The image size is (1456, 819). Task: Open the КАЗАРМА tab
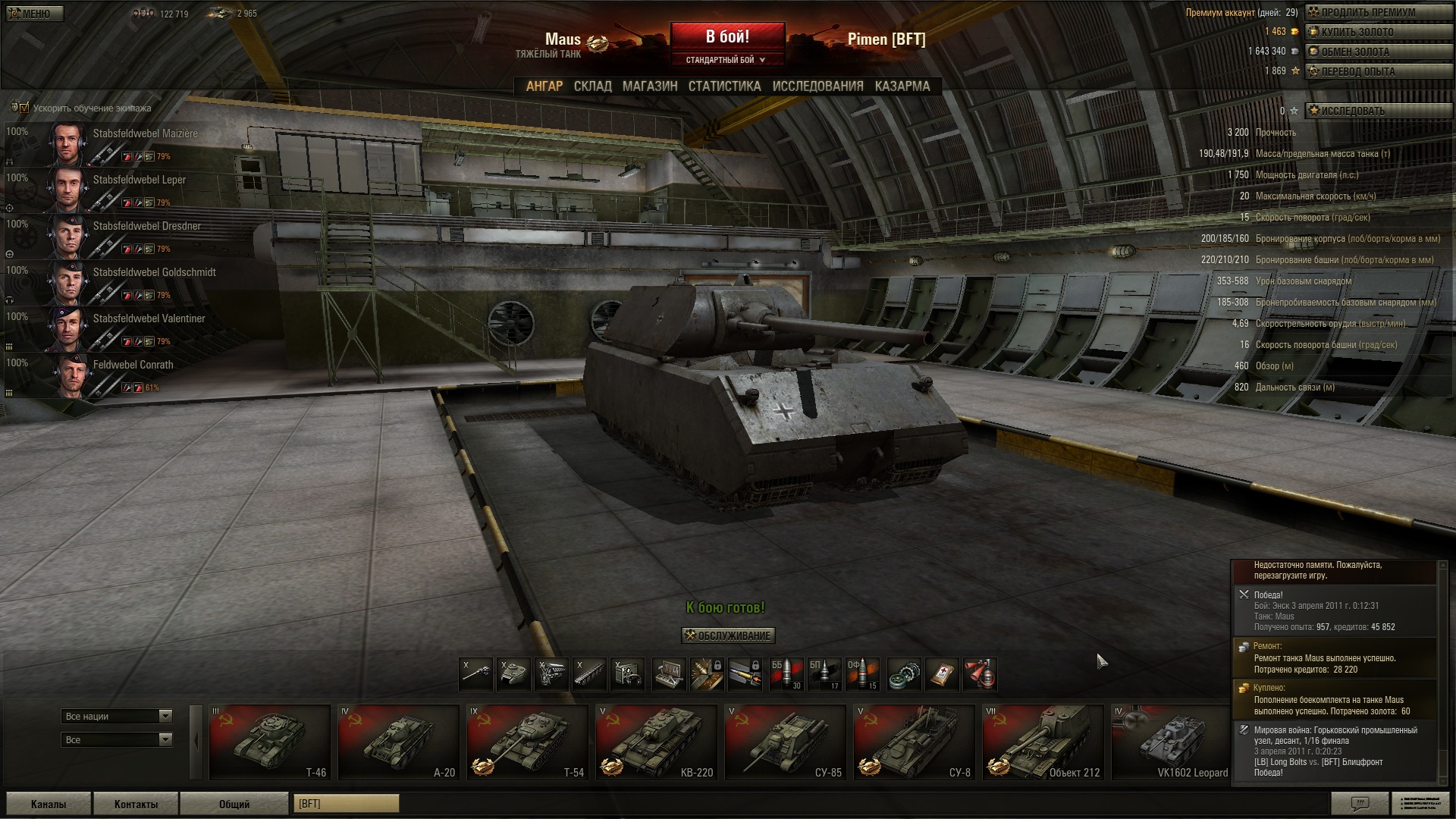[x=902, y=86]
